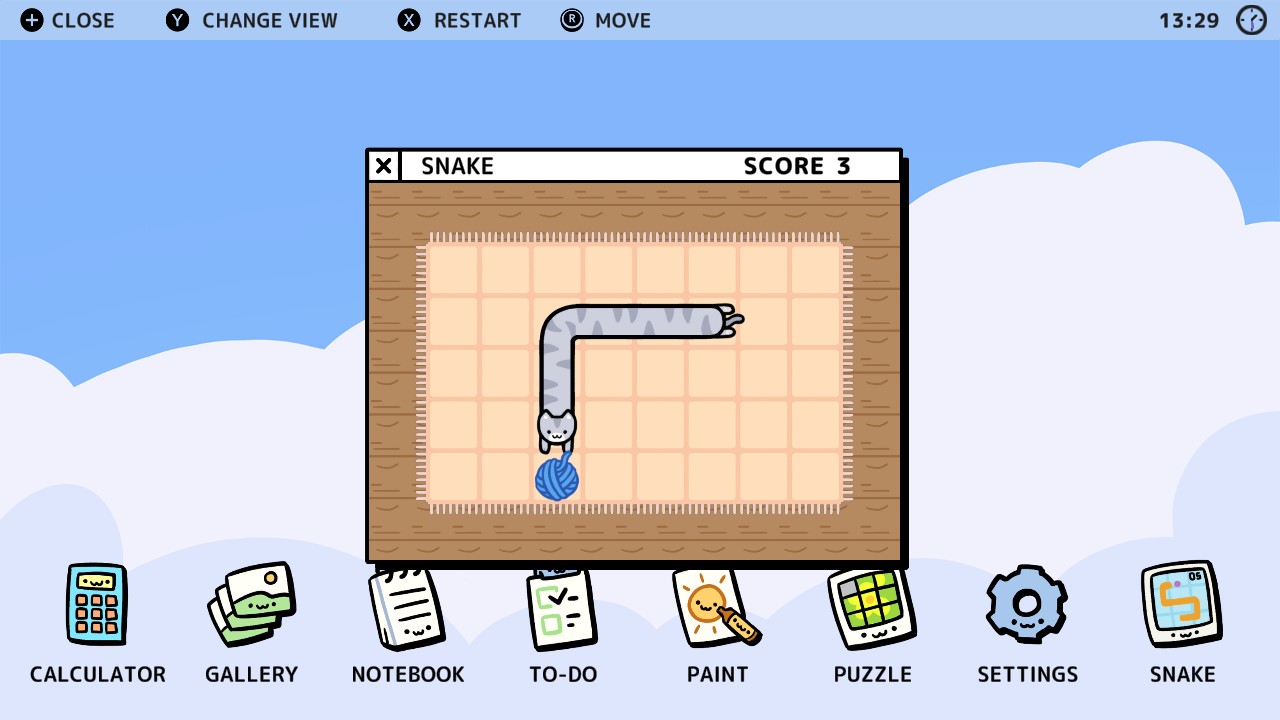Click the SCORE 3 text in the title bar
Screen dimensions: 1280x720
(797, 166)
